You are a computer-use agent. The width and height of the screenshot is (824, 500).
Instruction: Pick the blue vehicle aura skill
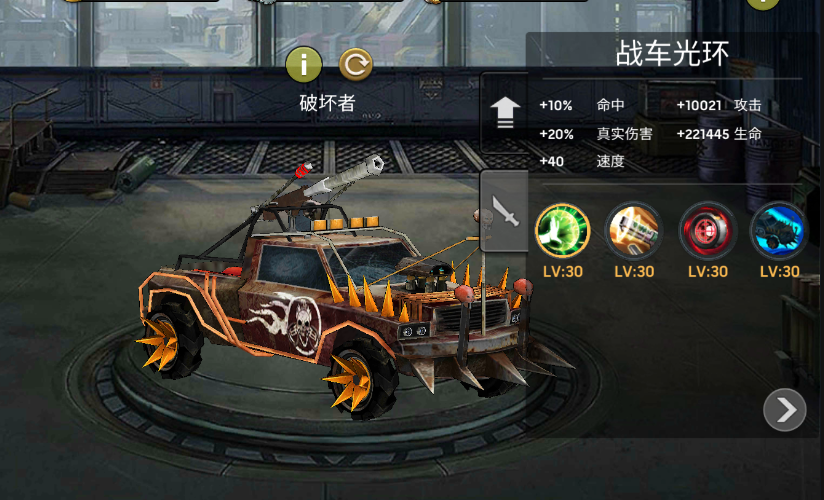click(x=779, y=228)
